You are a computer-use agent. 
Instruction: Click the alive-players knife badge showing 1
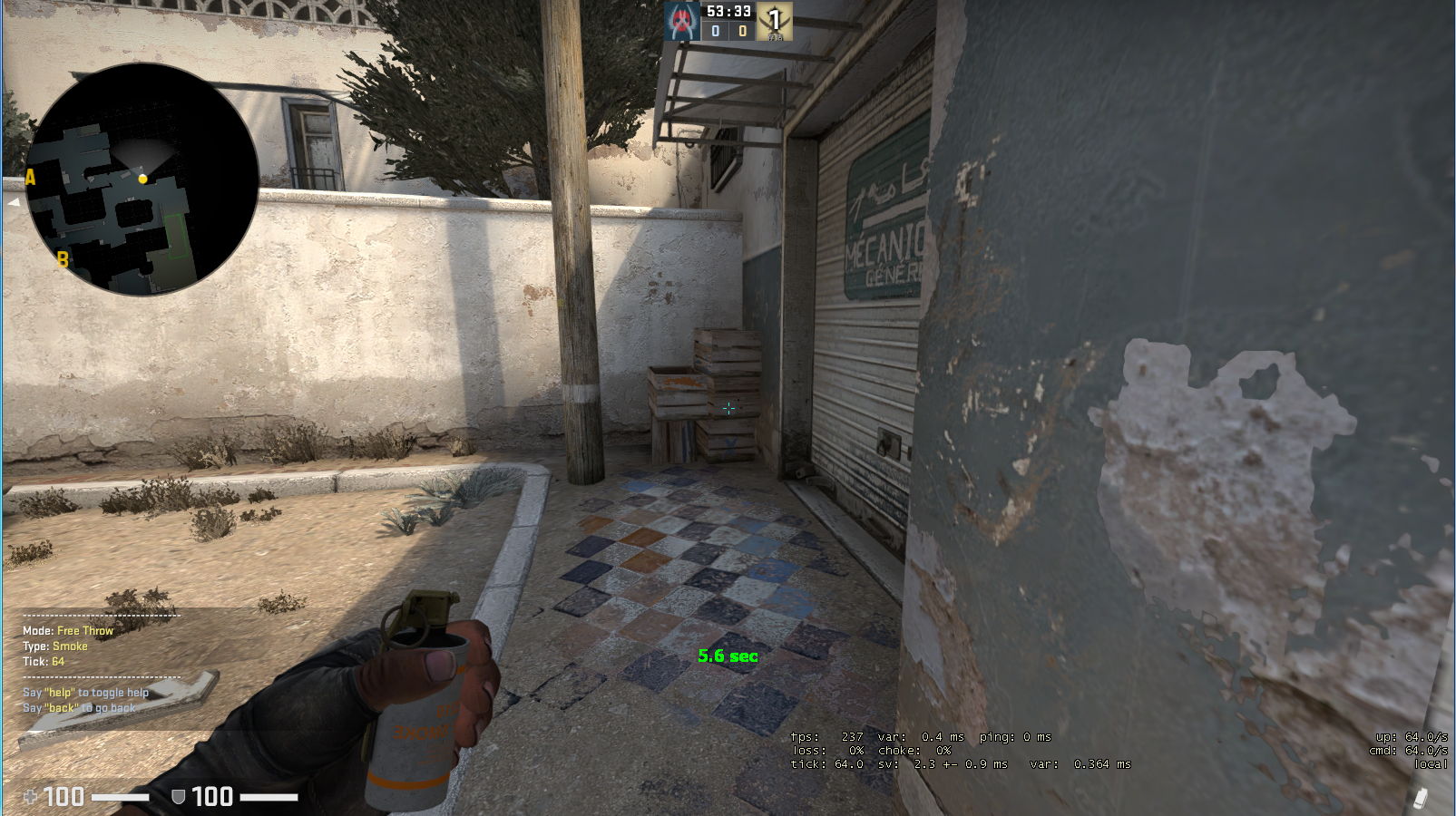tap(774, 20)
